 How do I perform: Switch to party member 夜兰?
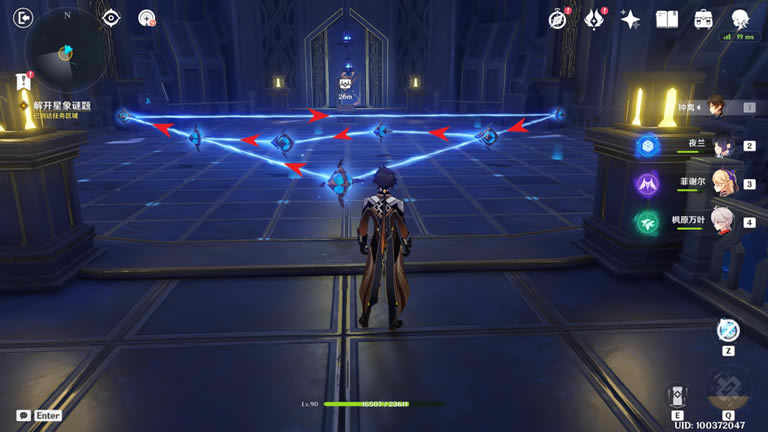point(717,145)
